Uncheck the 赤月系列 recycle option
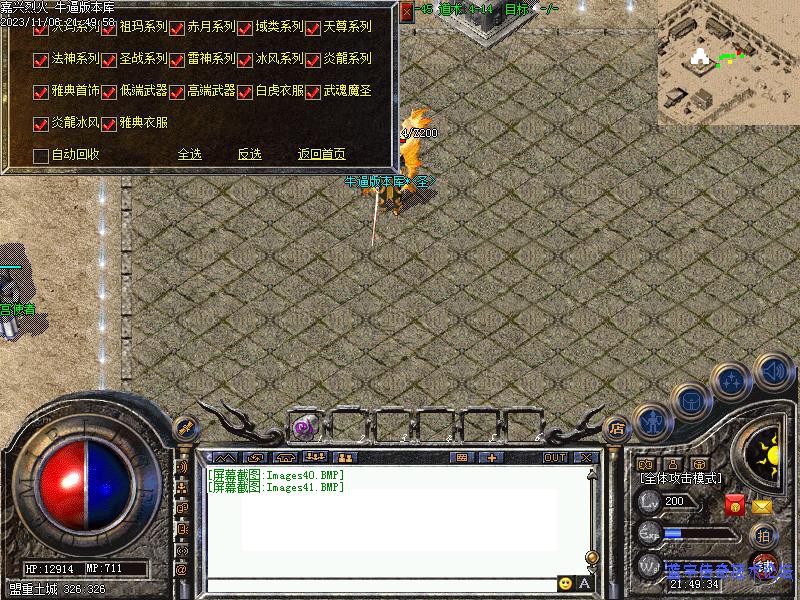The image size is (800, 600). pyautogui.click(x=177, y=28)
